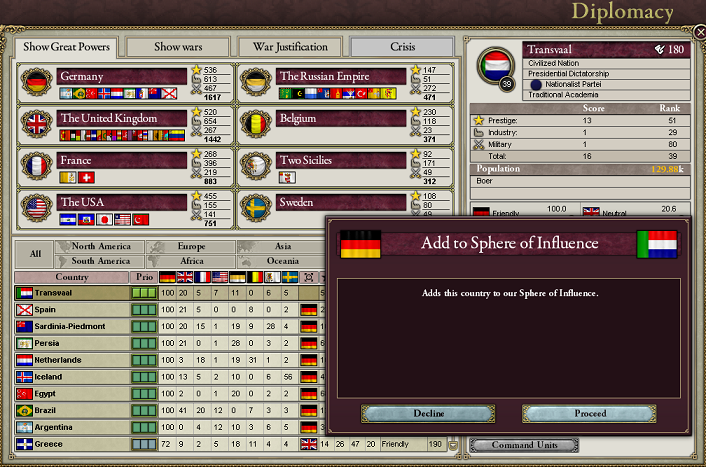706x467 pixels.
Task: Filter country list by Africa
Action: tap(190, 261)
